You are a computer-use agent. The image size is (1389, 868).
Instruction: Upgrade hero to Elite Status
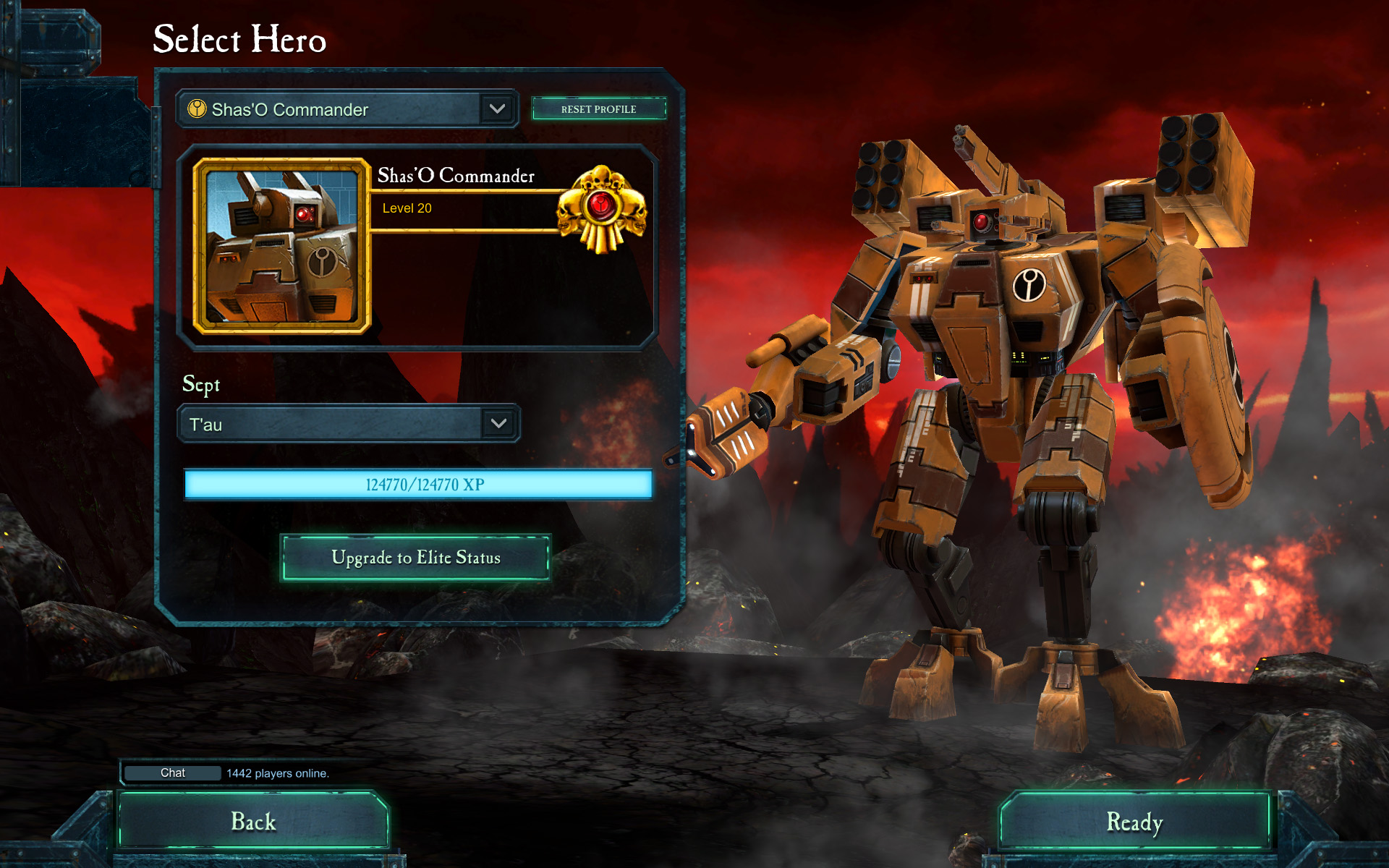point(415,558)
